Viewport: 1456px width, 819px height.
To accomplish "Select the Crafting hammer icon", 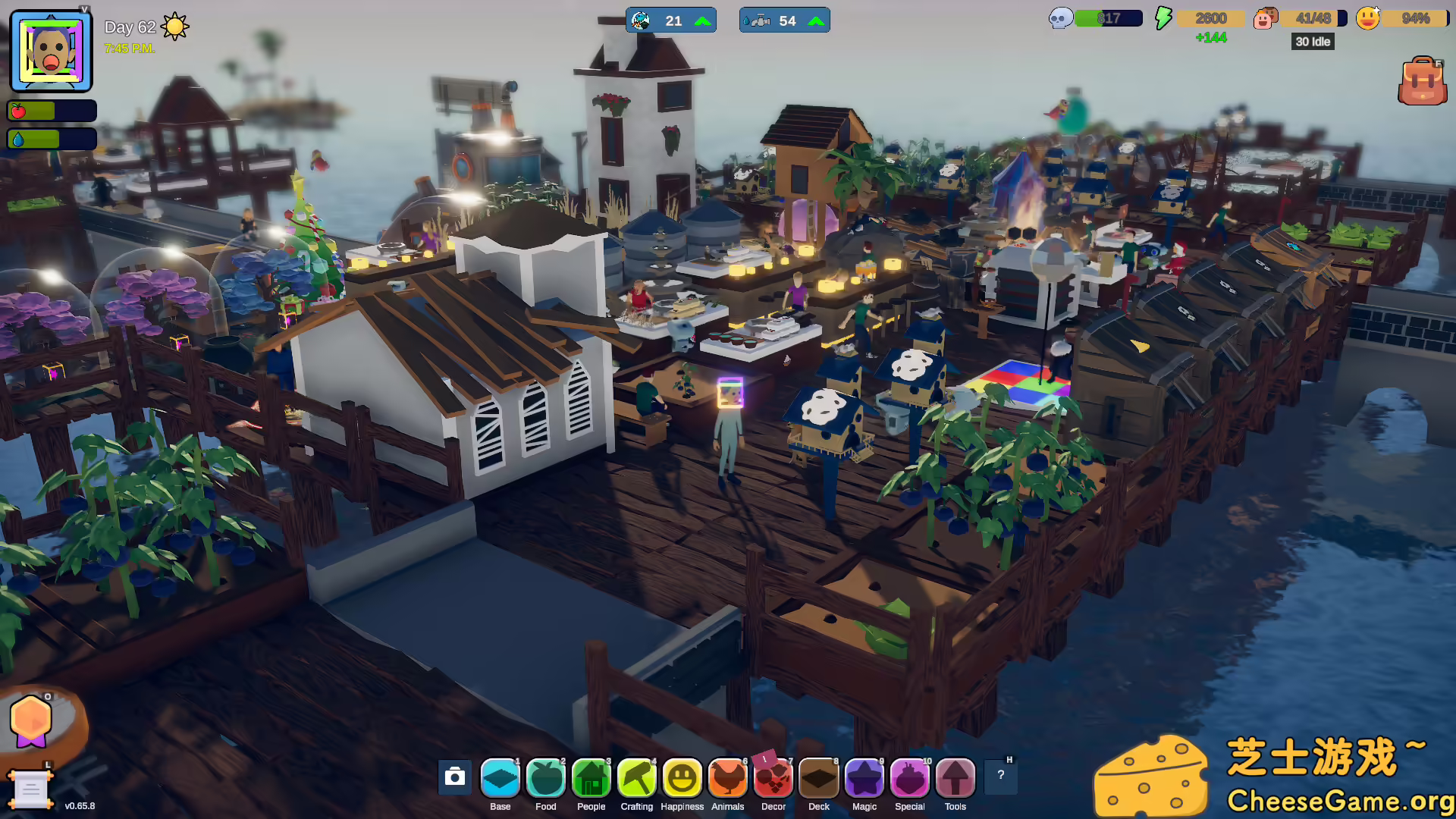I will (x=636, y=779).
